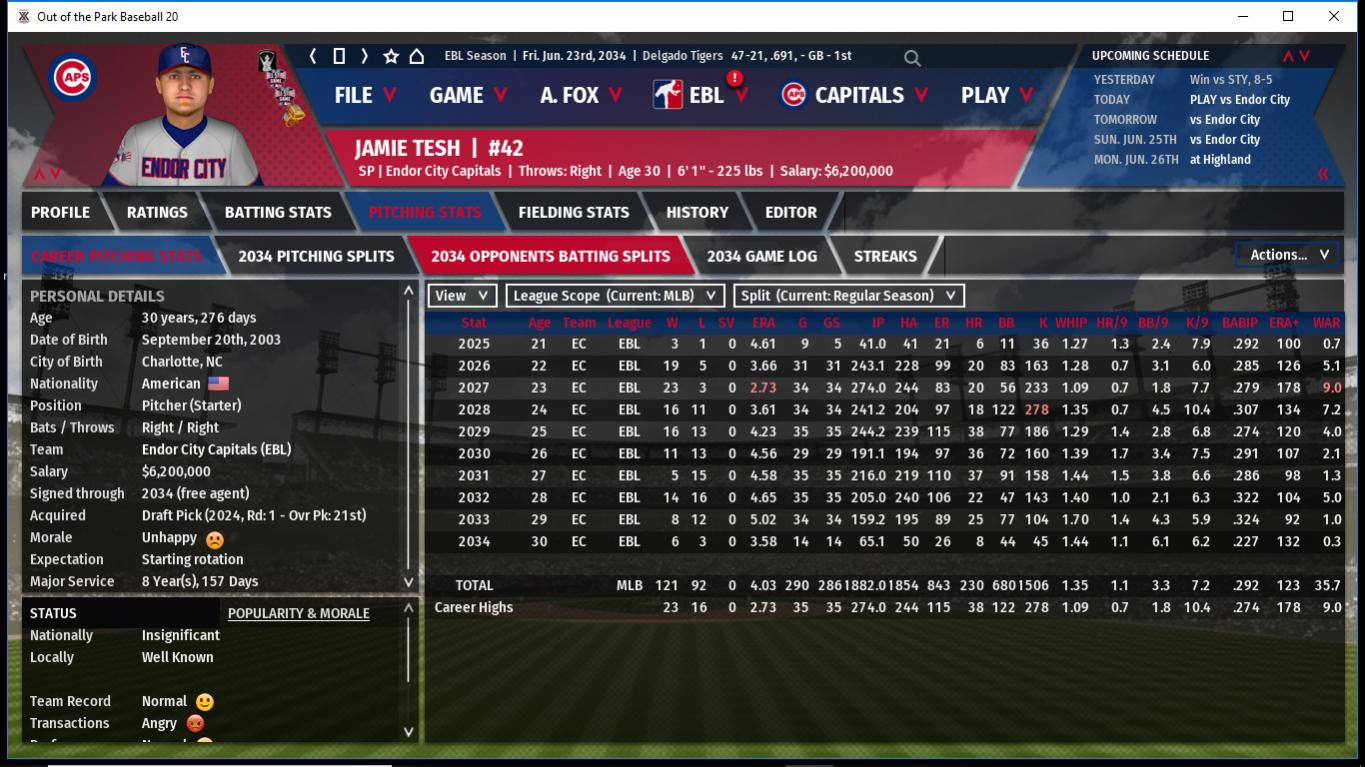Open the League Scope dropdown
The width and height of the screenshot is (1365, 767).
point(615,295)
